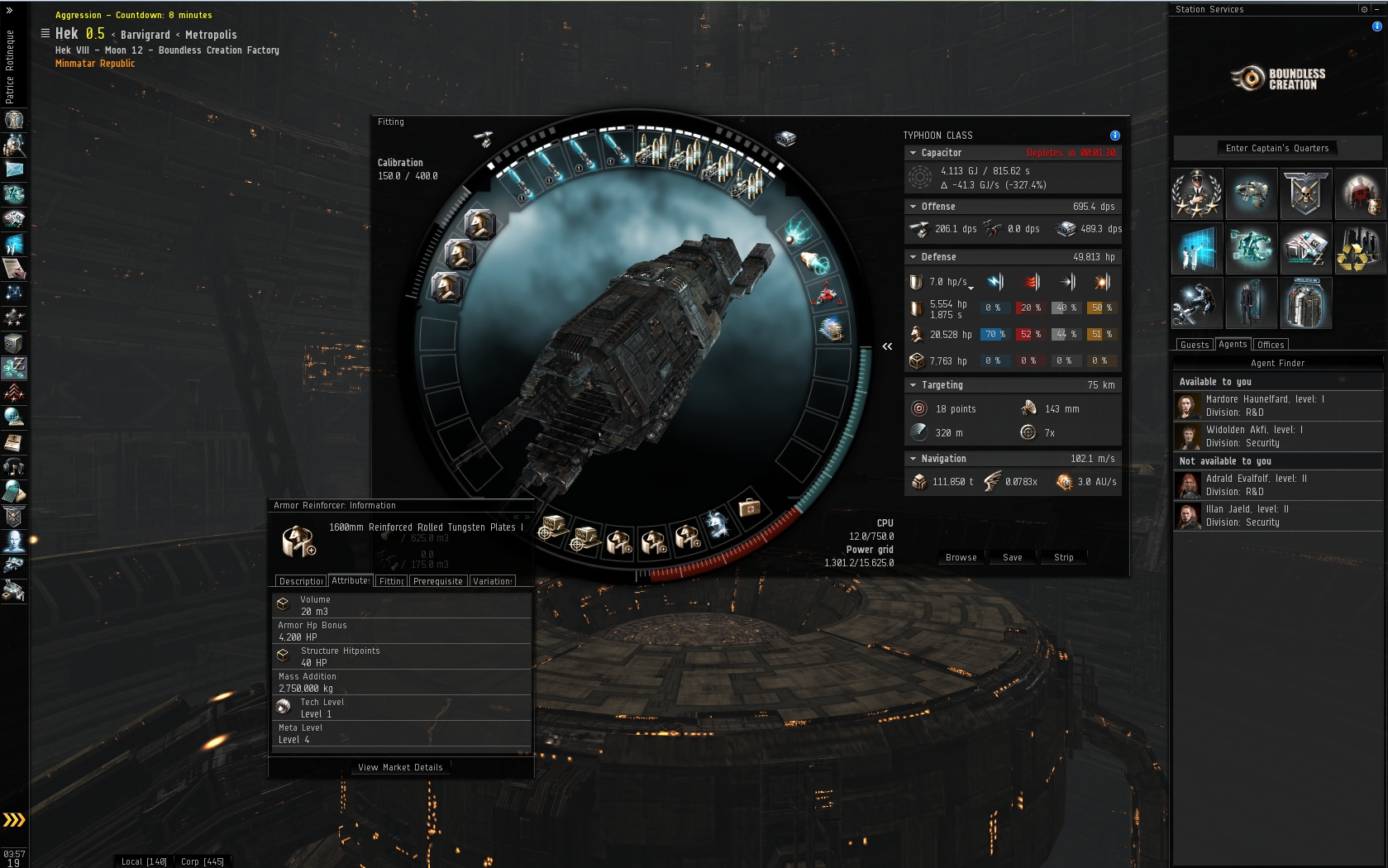Open the Reprocessing Plant station service
This screenshot has height=868, width=1388.
point(1361,249)
